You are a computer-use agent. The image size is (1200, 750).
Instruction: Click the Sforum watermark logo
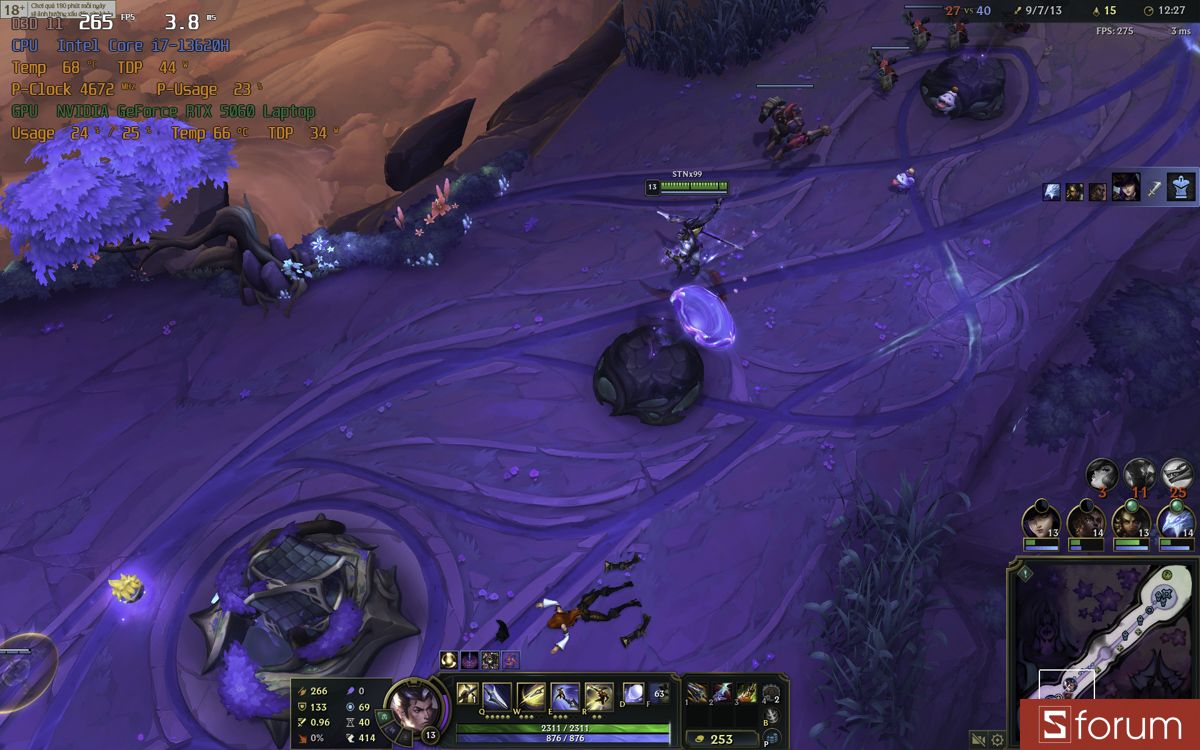click(1109, 724)
